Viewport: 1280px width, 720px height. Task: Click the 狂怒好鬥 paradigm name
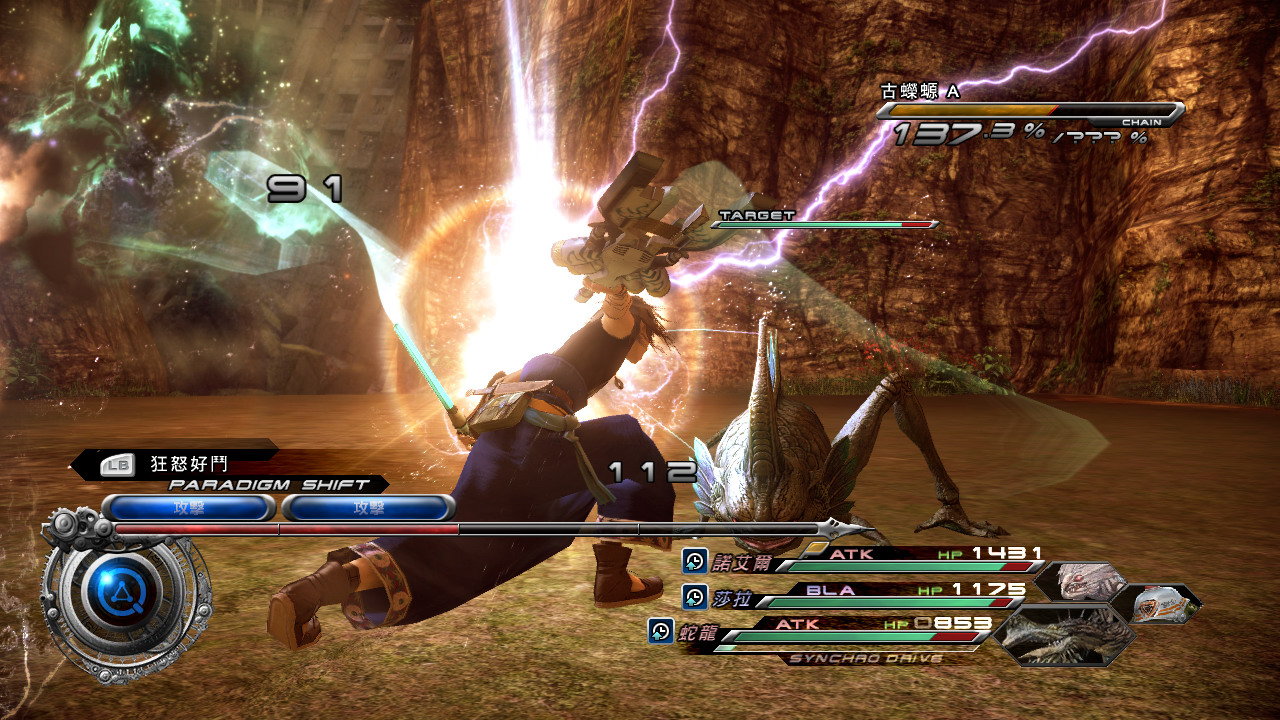coord(189,464)
